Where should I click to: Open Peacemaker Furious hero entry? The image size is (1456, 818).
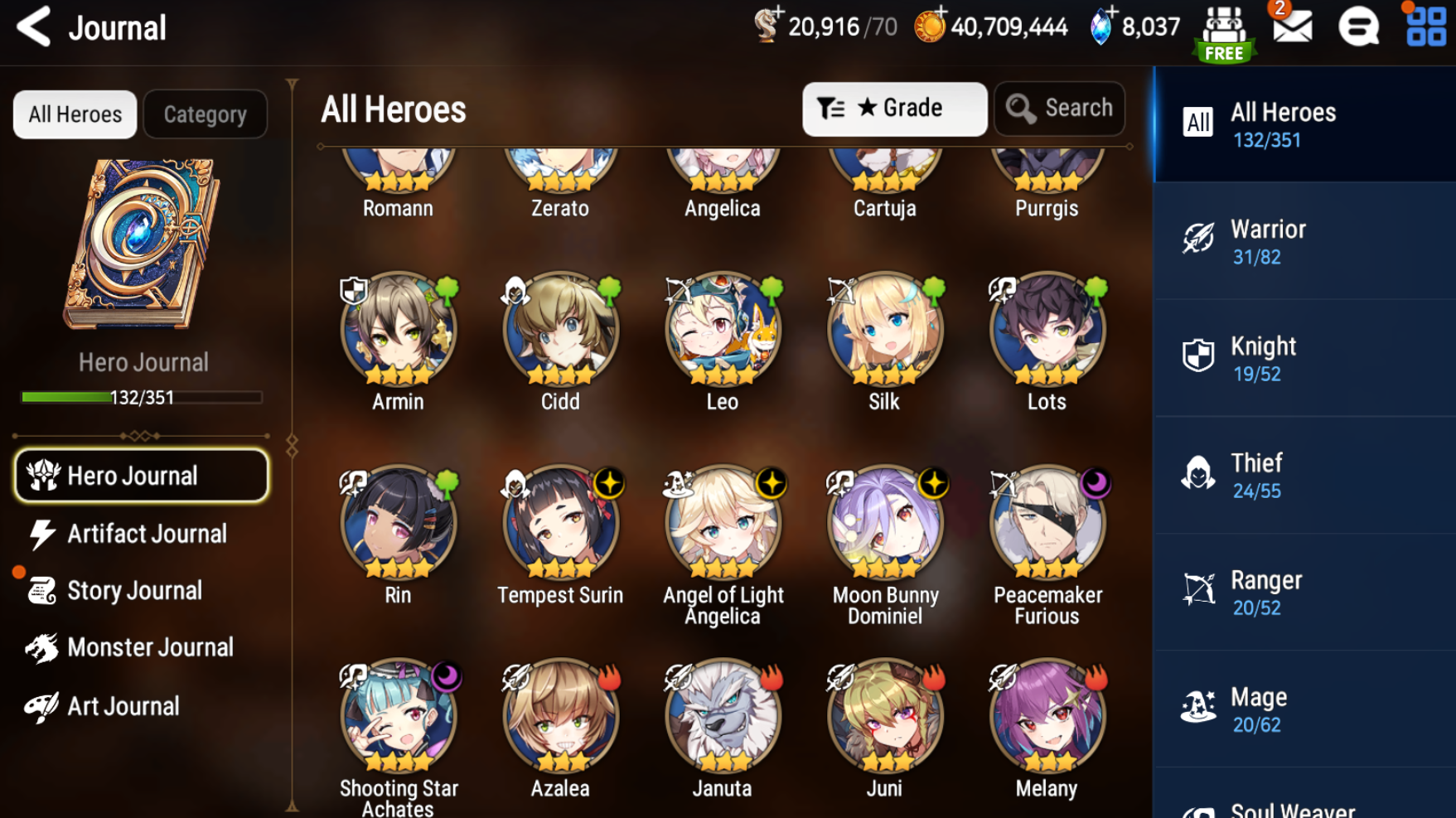1047,524
